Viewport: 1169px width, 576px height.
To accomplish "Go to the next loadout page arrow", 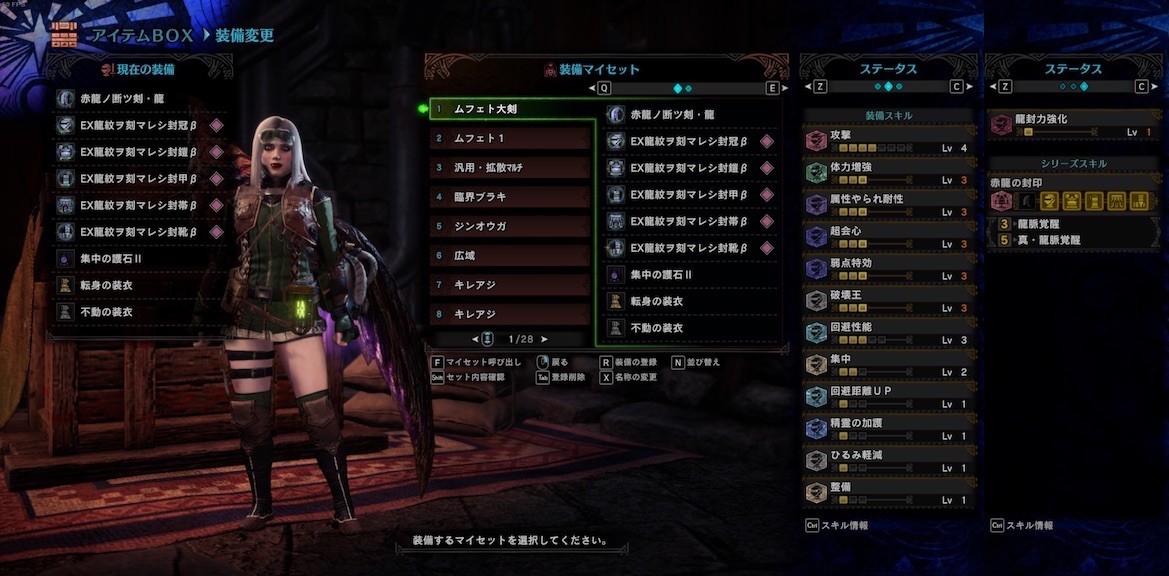I will [x=544, y=339].
